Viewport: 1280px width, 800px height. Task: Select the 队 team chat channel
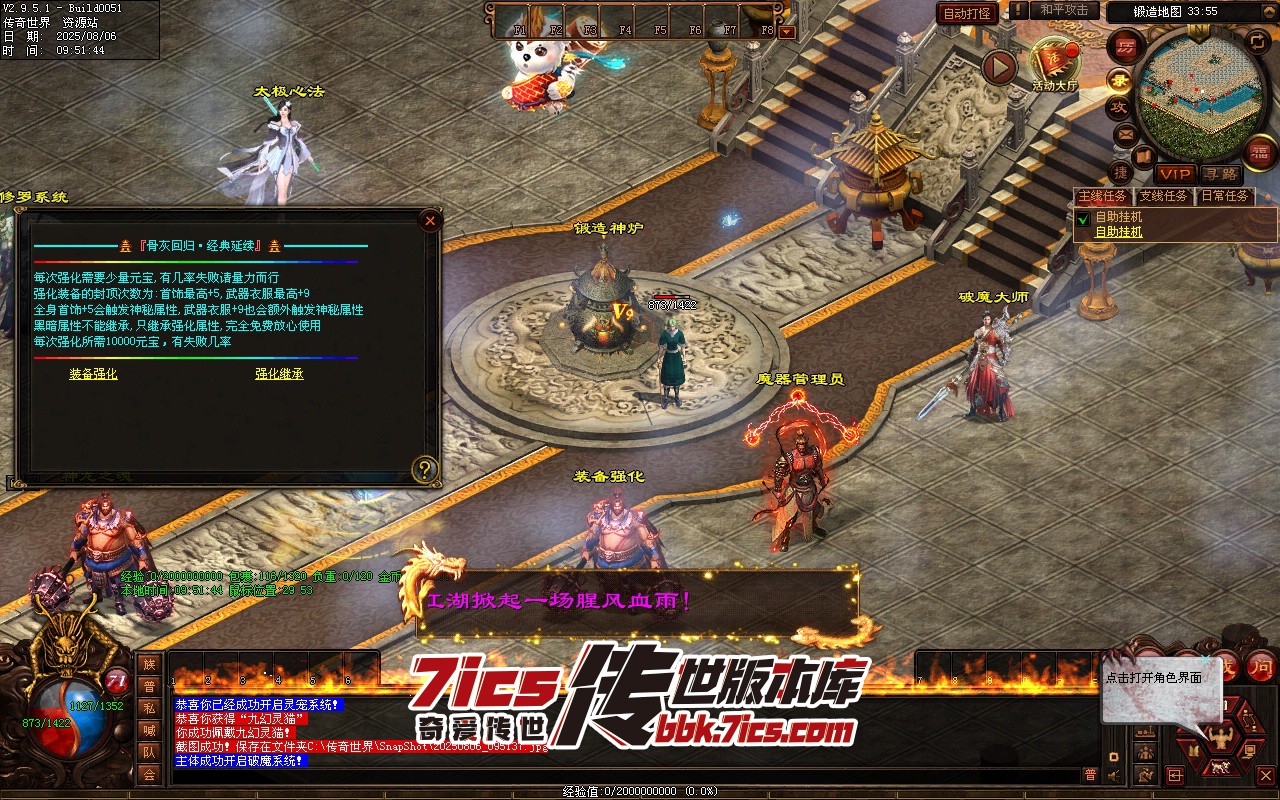pos(149,752)
